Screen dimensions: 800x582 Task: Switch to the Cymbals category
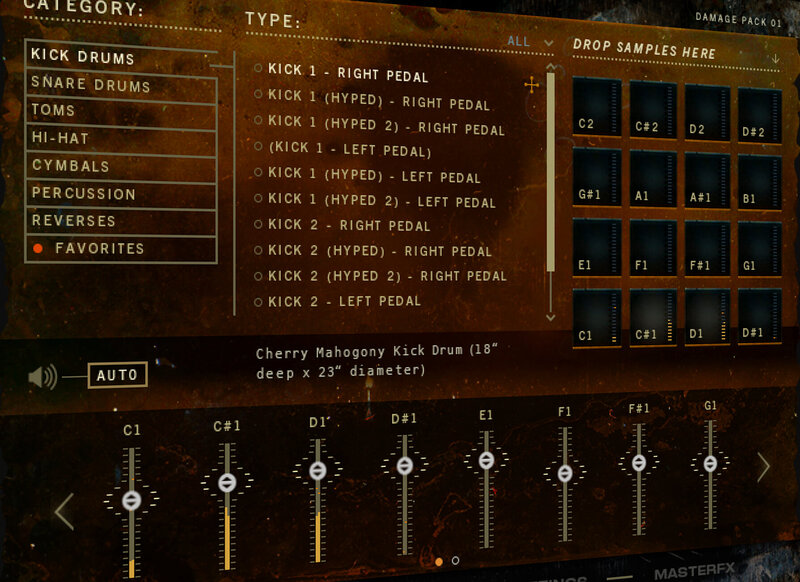coord(120,166)
